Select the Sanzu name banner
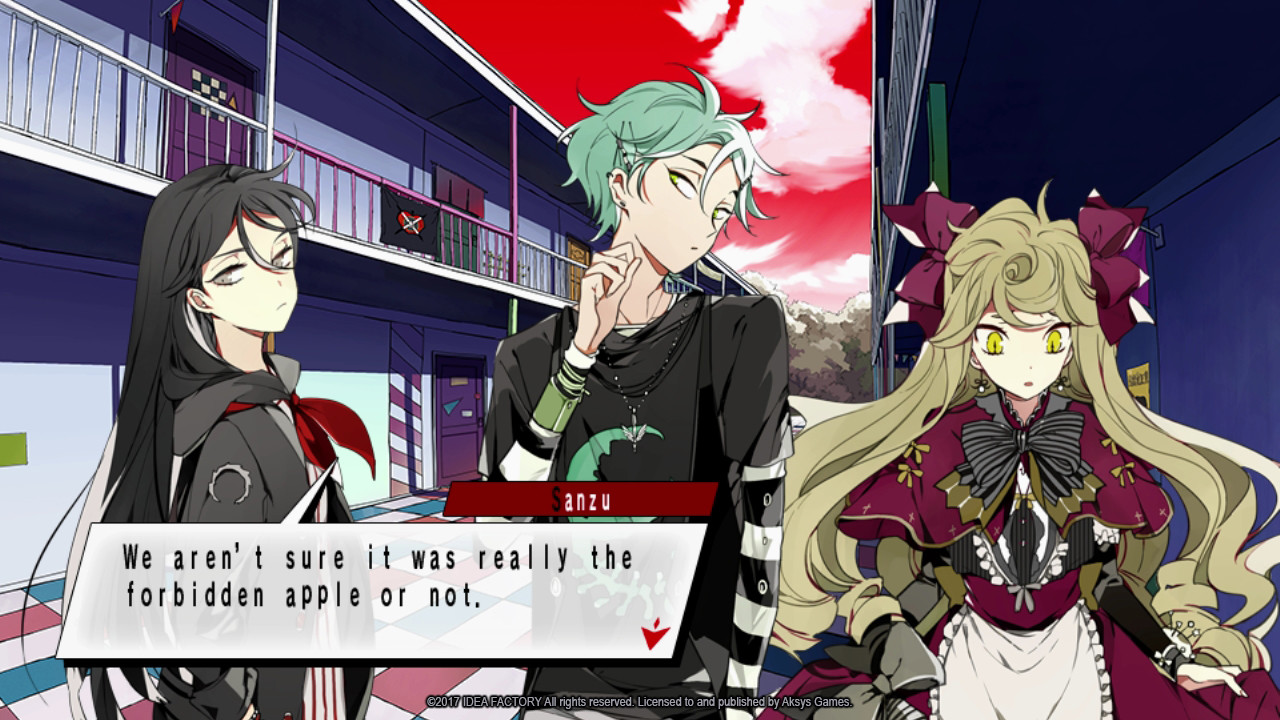 coord(583,499)
